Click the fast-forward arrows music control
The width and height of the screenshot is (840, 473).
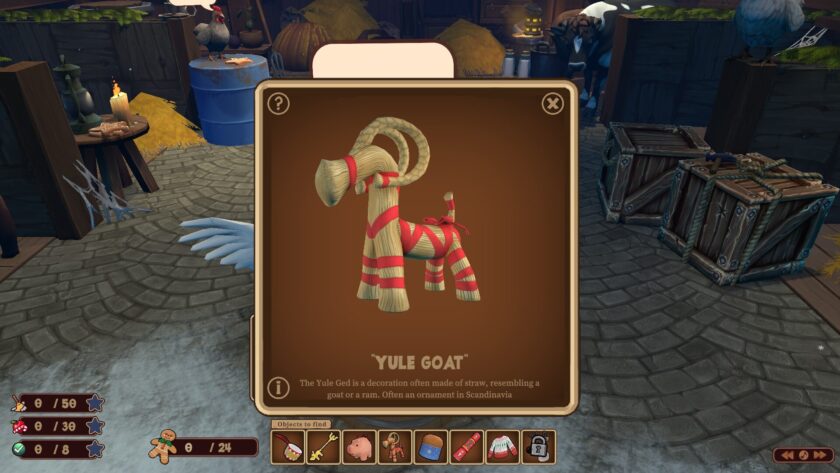pos(820,455)
